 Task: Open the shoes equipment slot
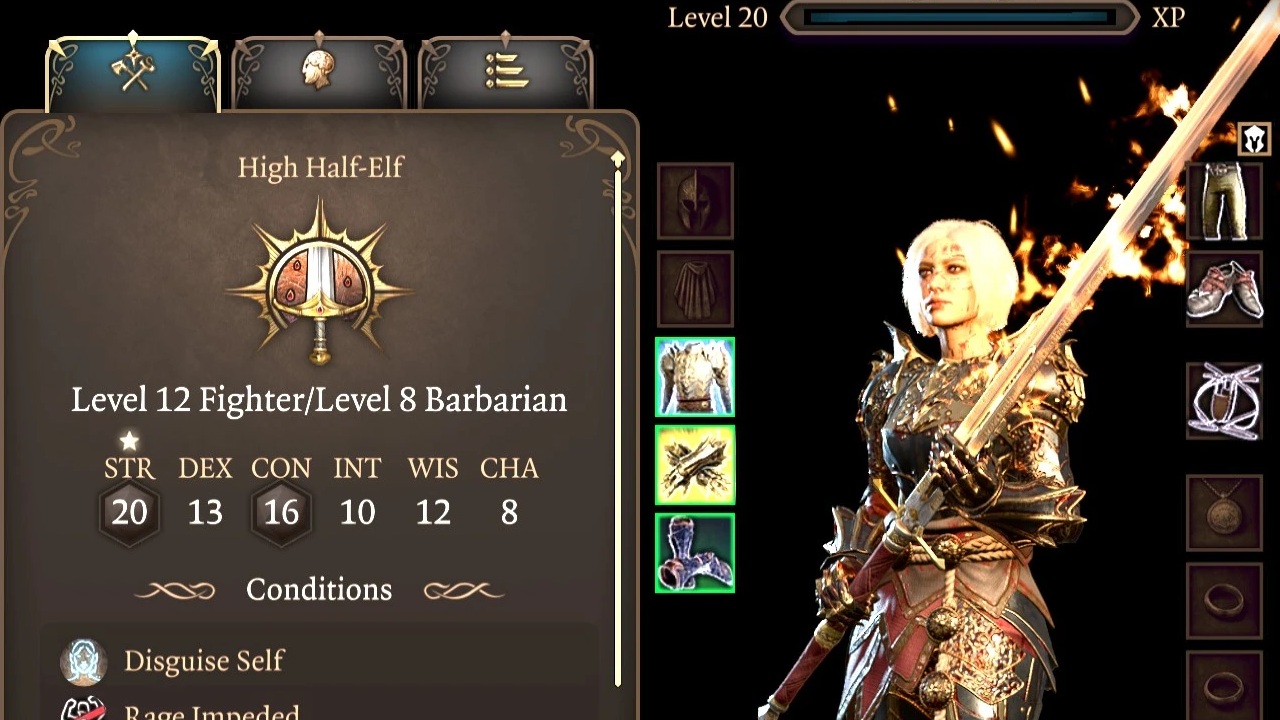(1224, 288)
